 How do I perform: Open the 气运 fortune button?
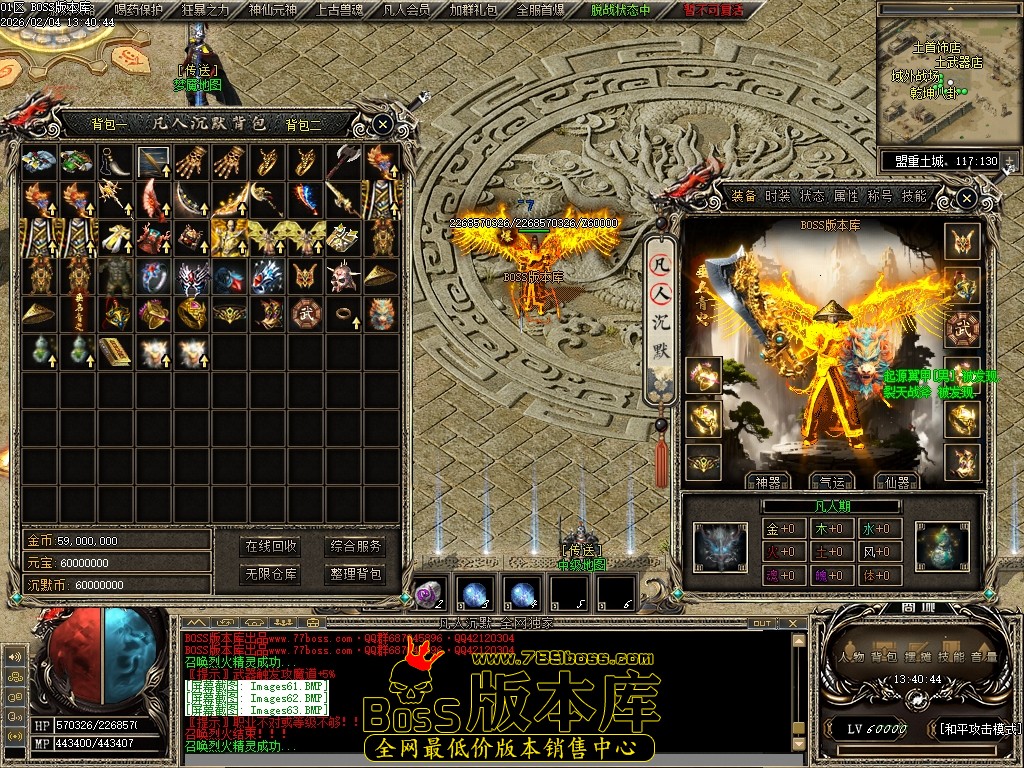(832, 482)
